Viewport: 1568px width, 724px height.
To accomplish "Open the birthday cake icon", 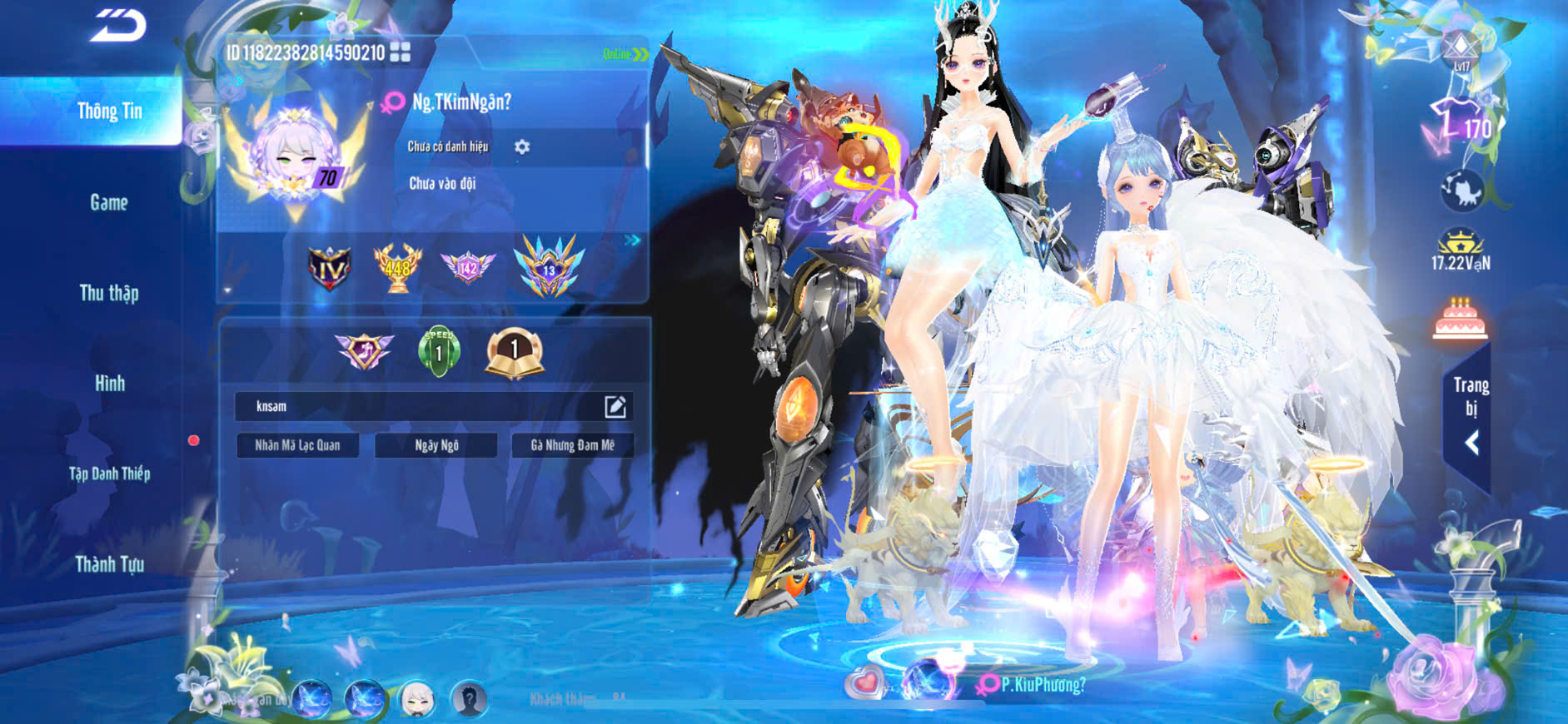I will tap(1460, 320).
